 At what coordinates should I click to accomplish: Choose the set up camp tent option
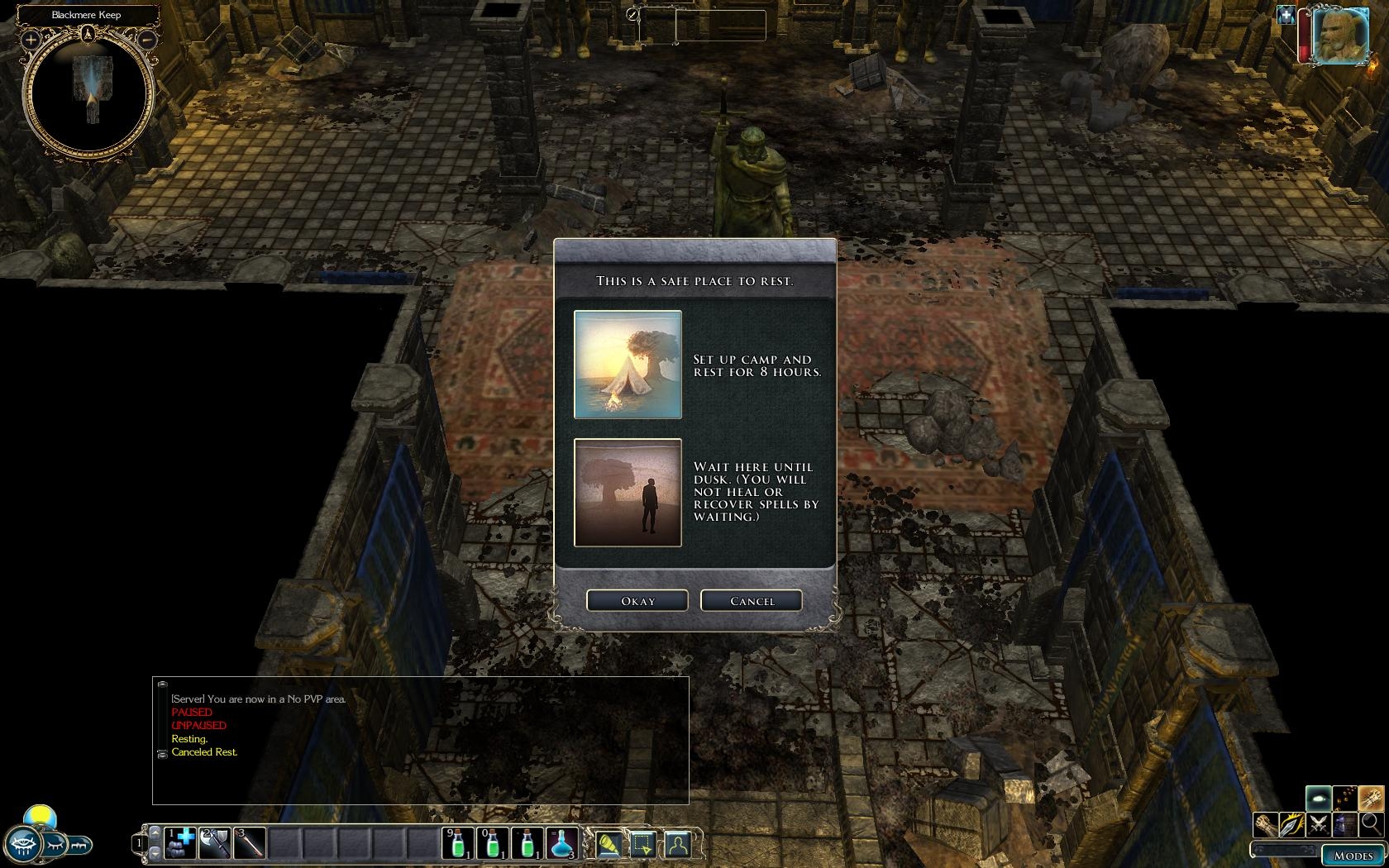[628, 365]
